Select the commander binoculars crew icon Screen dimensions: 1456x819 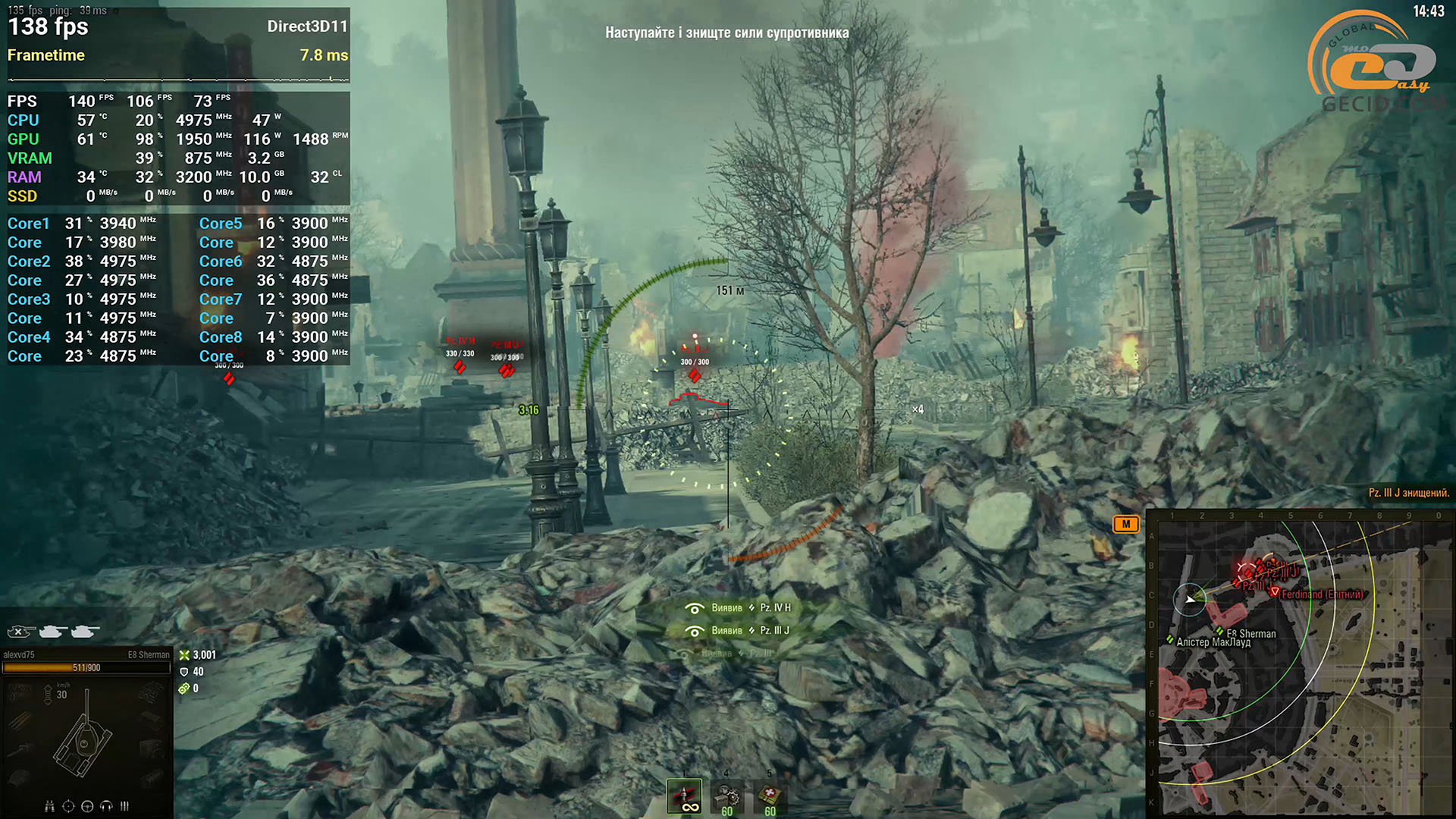point(49,806)
